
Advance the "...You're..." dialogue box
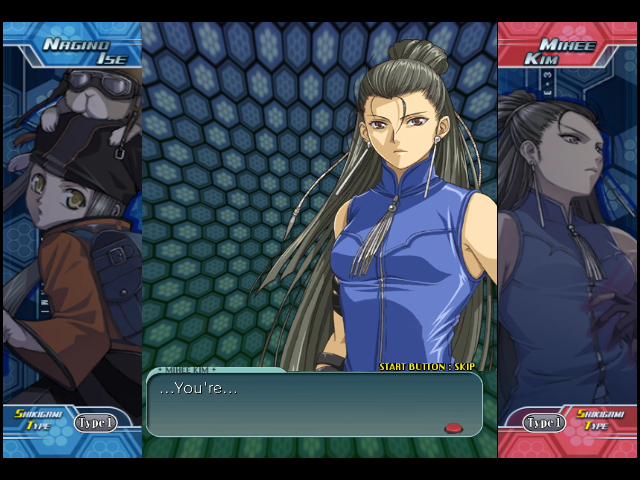tap(313, 404)
